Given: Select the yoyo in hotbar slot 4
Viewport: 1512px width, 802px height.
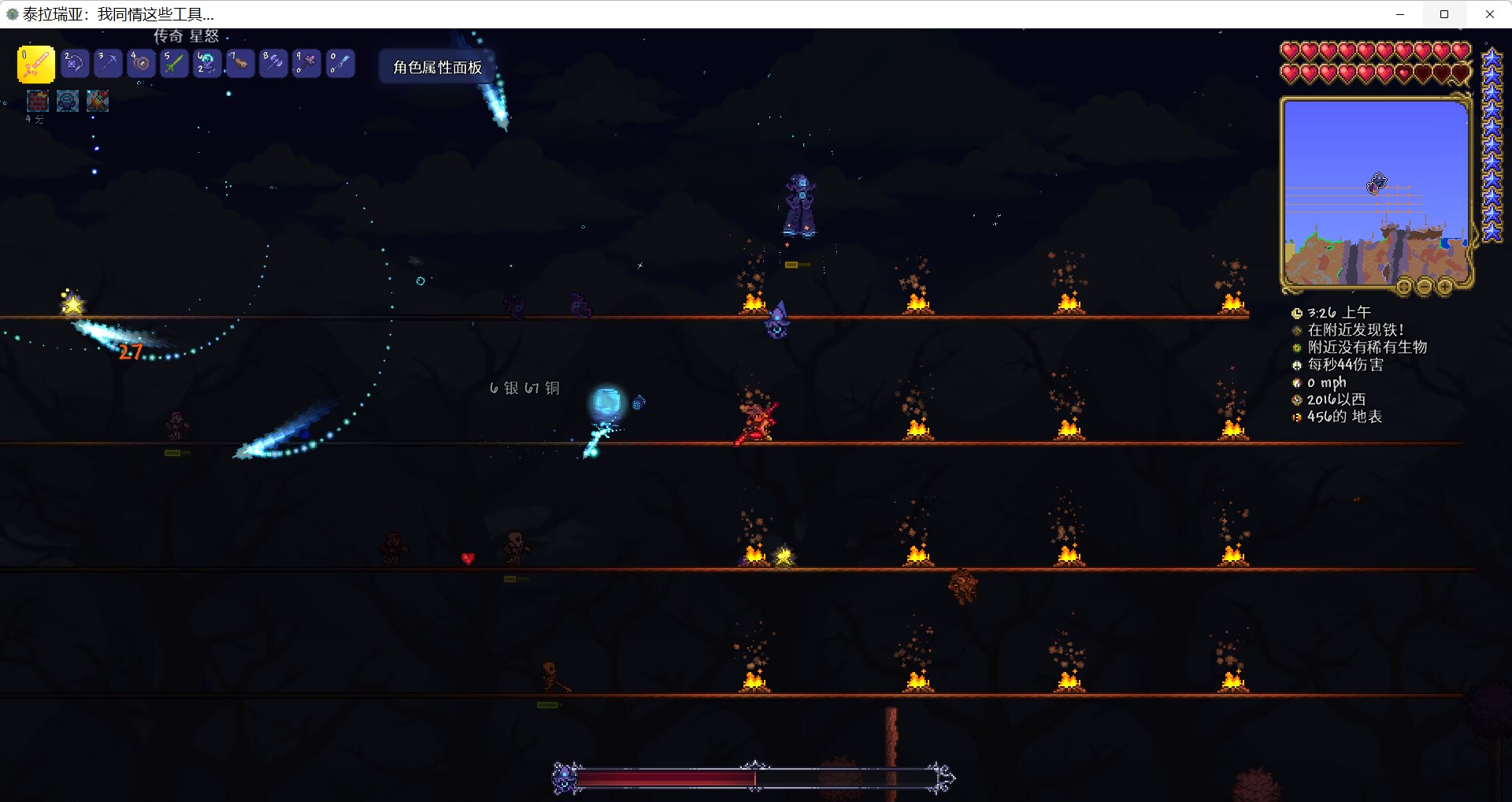Looking at the screenshot, I should (x=141, y=63).
